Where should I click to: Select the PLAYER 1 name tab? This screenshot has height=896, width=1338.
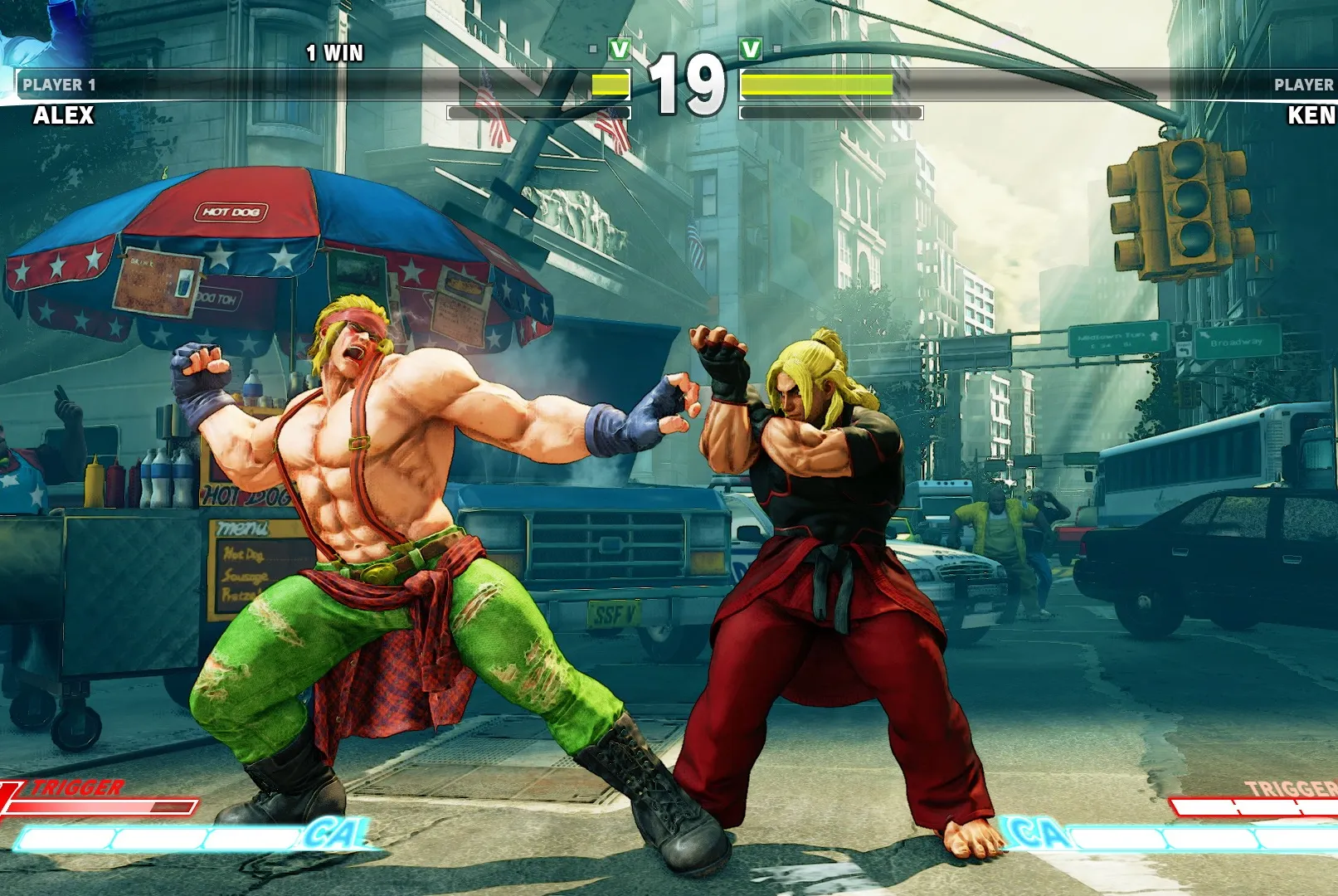tap(58, 83)
